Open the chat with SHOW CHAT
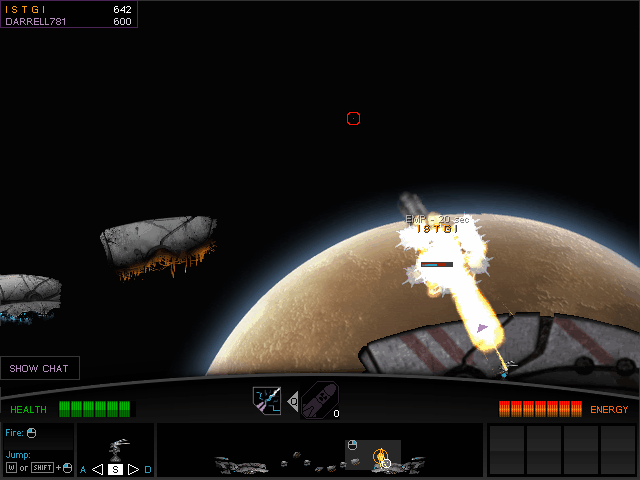The width and height of the screenshot is (640, 480). pyautogui.click(x=40, y=368)
